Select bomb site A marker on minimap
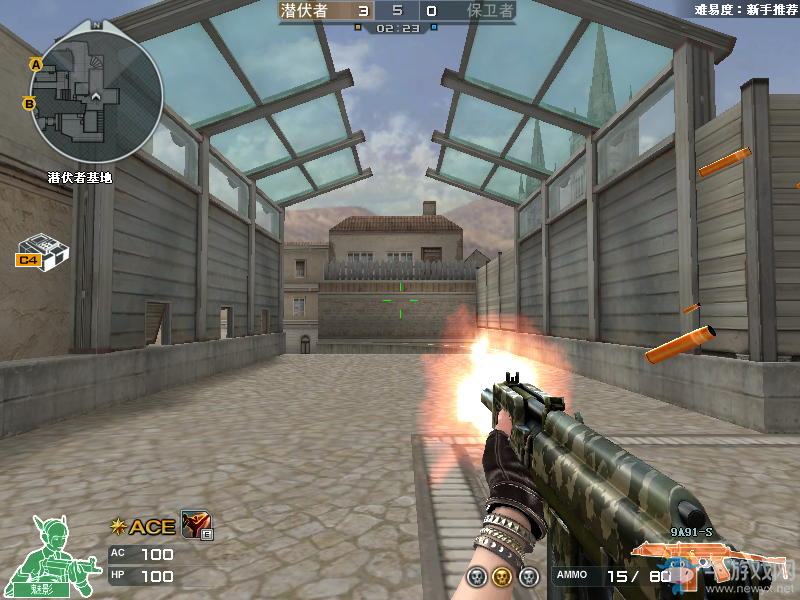Screen dimensions: 800x600 [36, 65]
